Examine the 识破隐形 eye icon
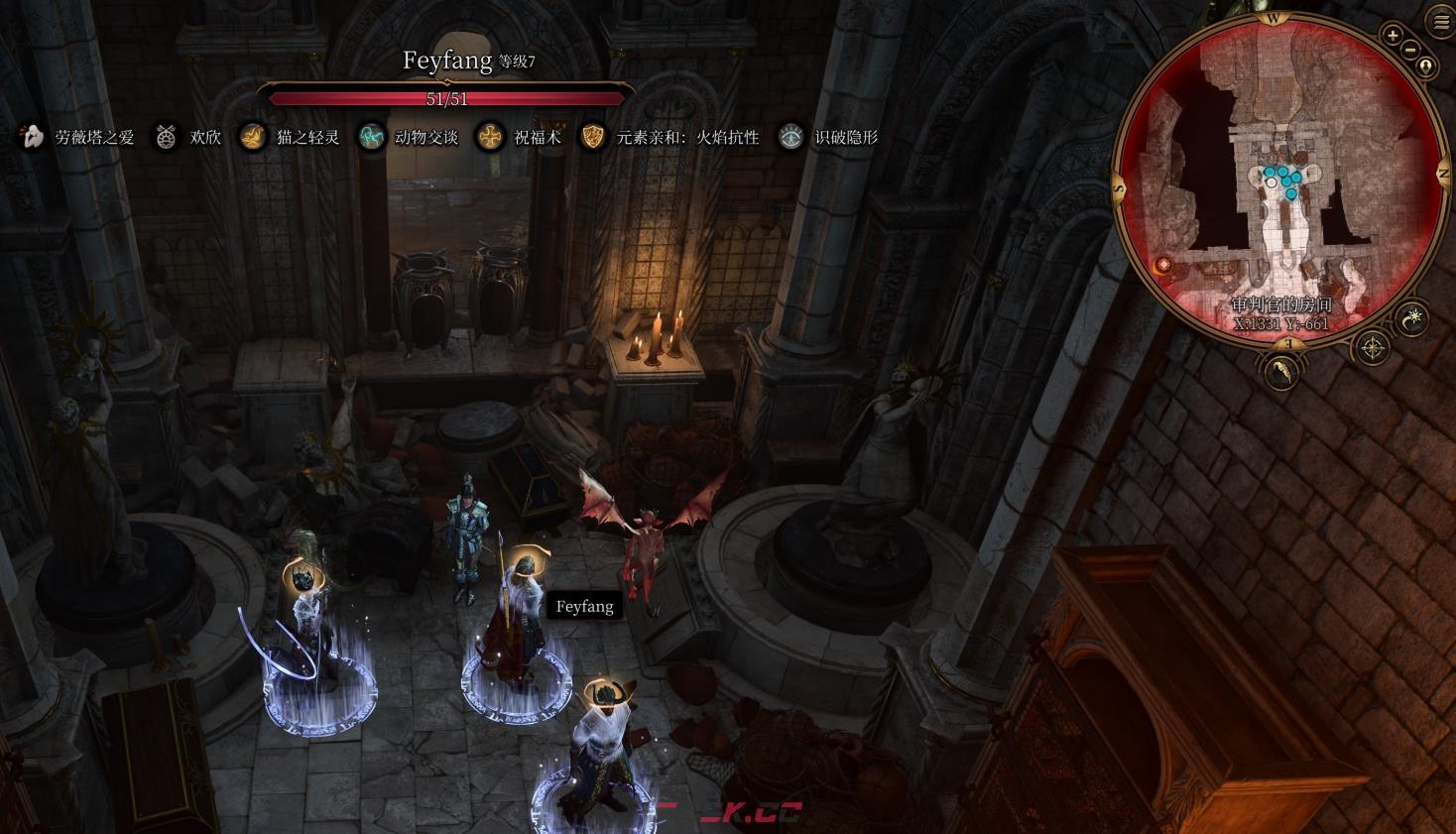 click(790, 137)
